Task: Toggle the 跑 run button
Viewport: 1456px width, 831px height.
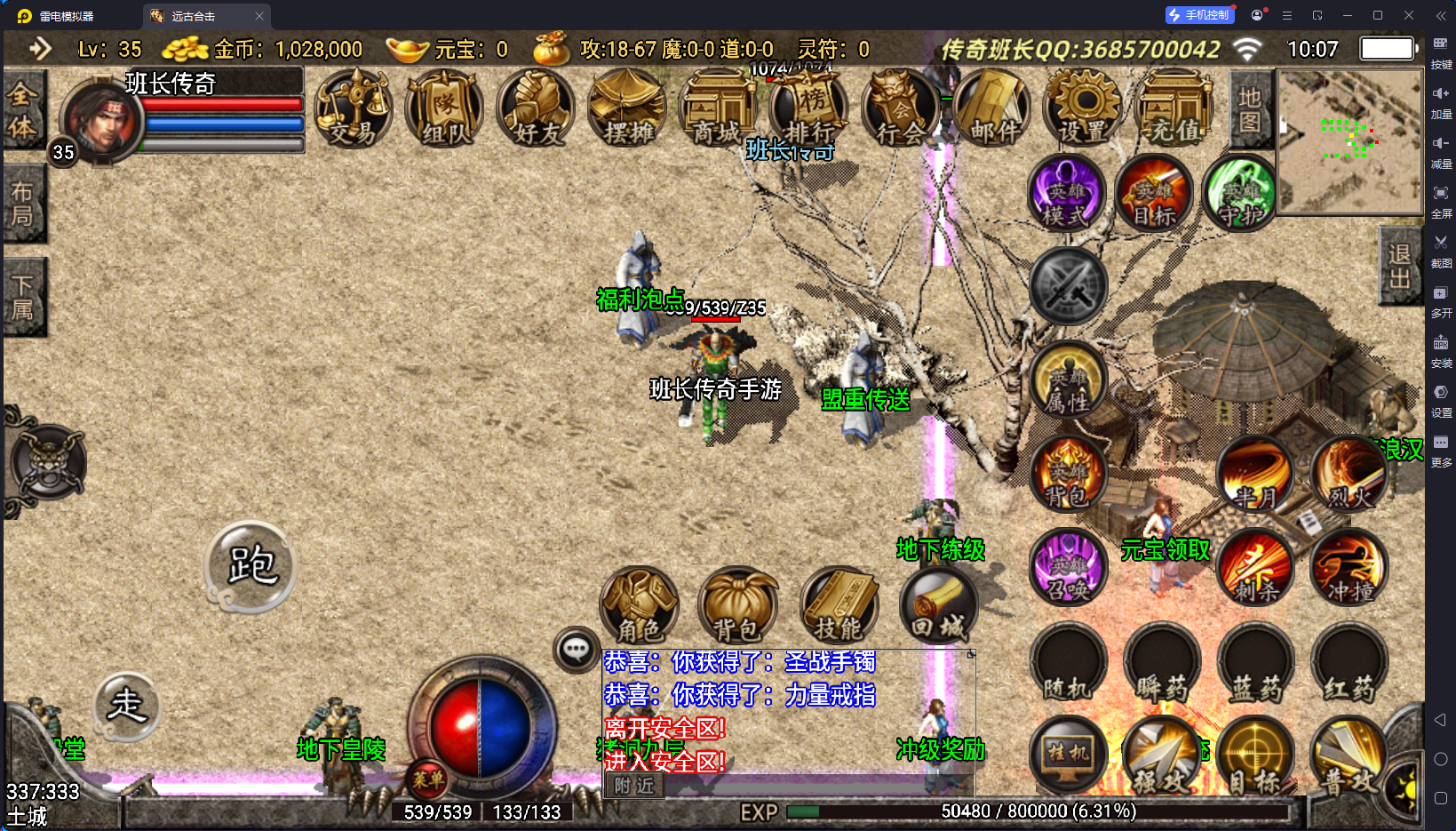Action: [x=251, y=566]
